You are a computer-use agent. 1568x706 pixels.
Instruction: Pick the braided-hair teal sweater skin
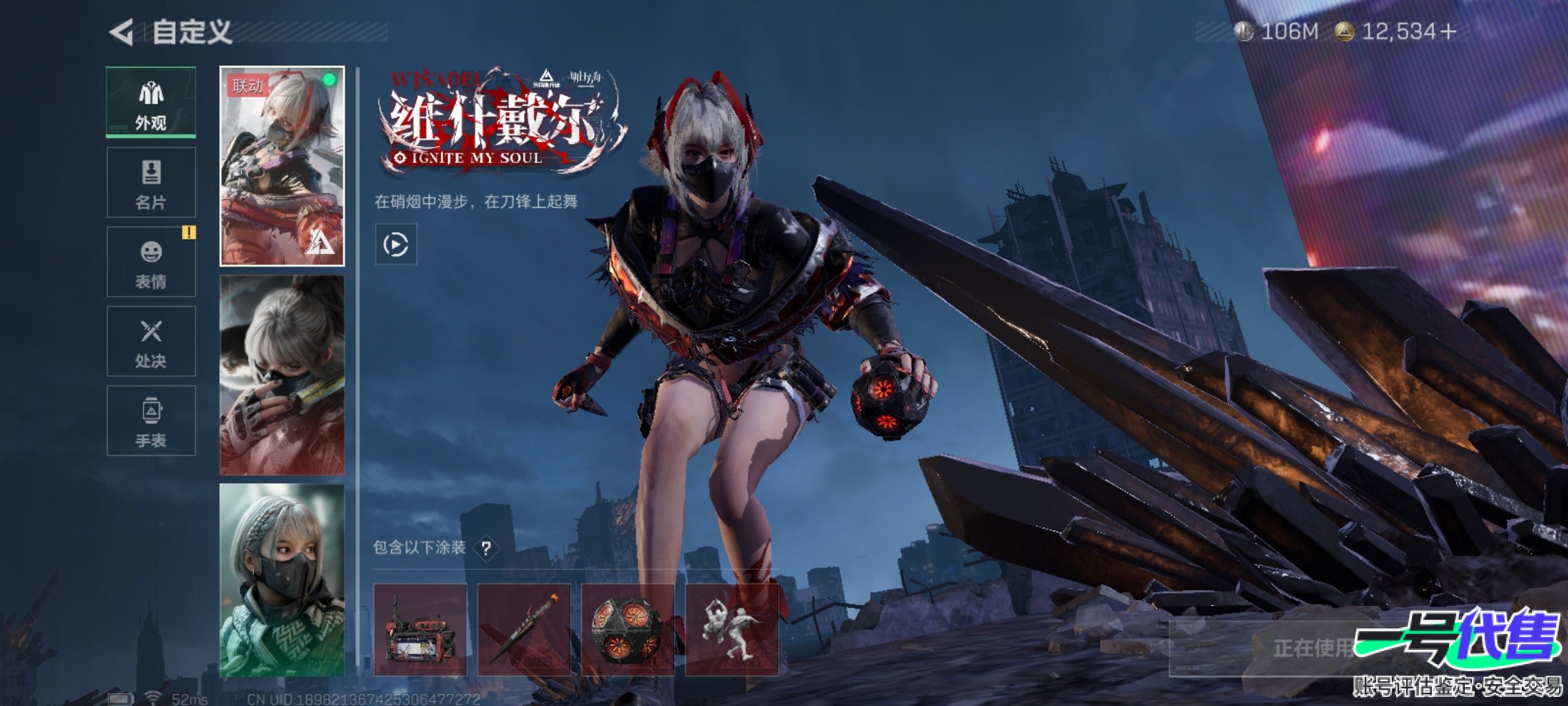(x=282, y=580)
